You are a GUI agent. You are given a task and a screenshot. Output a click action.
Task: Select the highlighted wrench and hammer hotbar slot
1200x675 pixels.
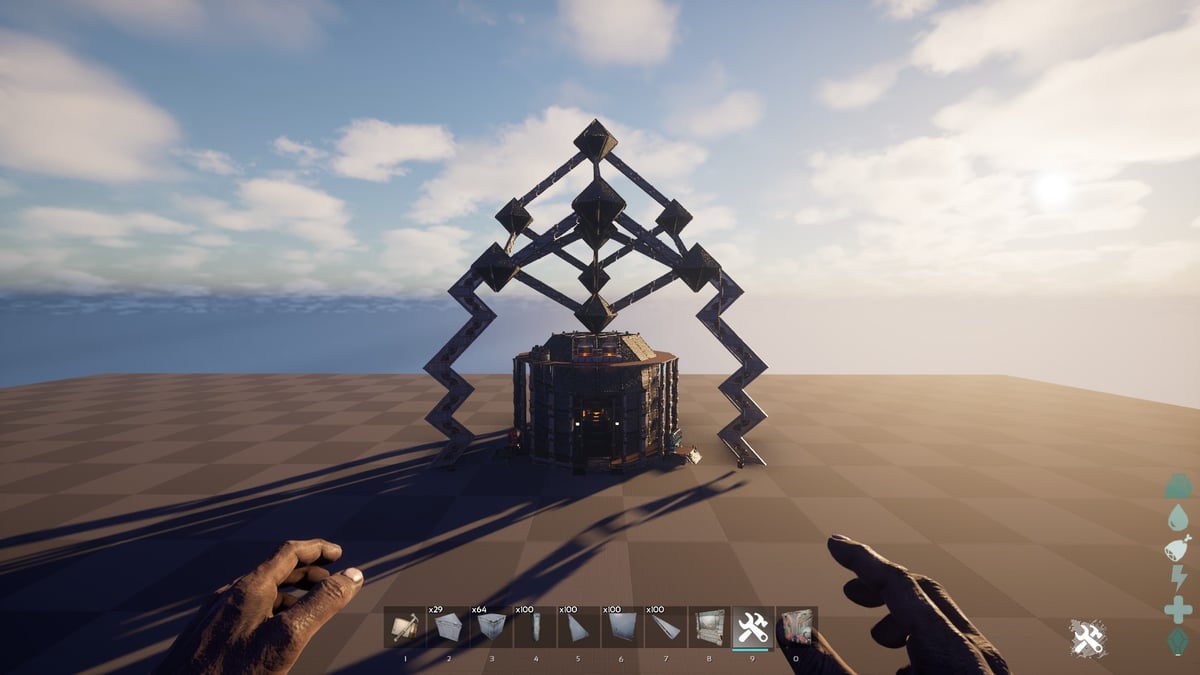752,627
